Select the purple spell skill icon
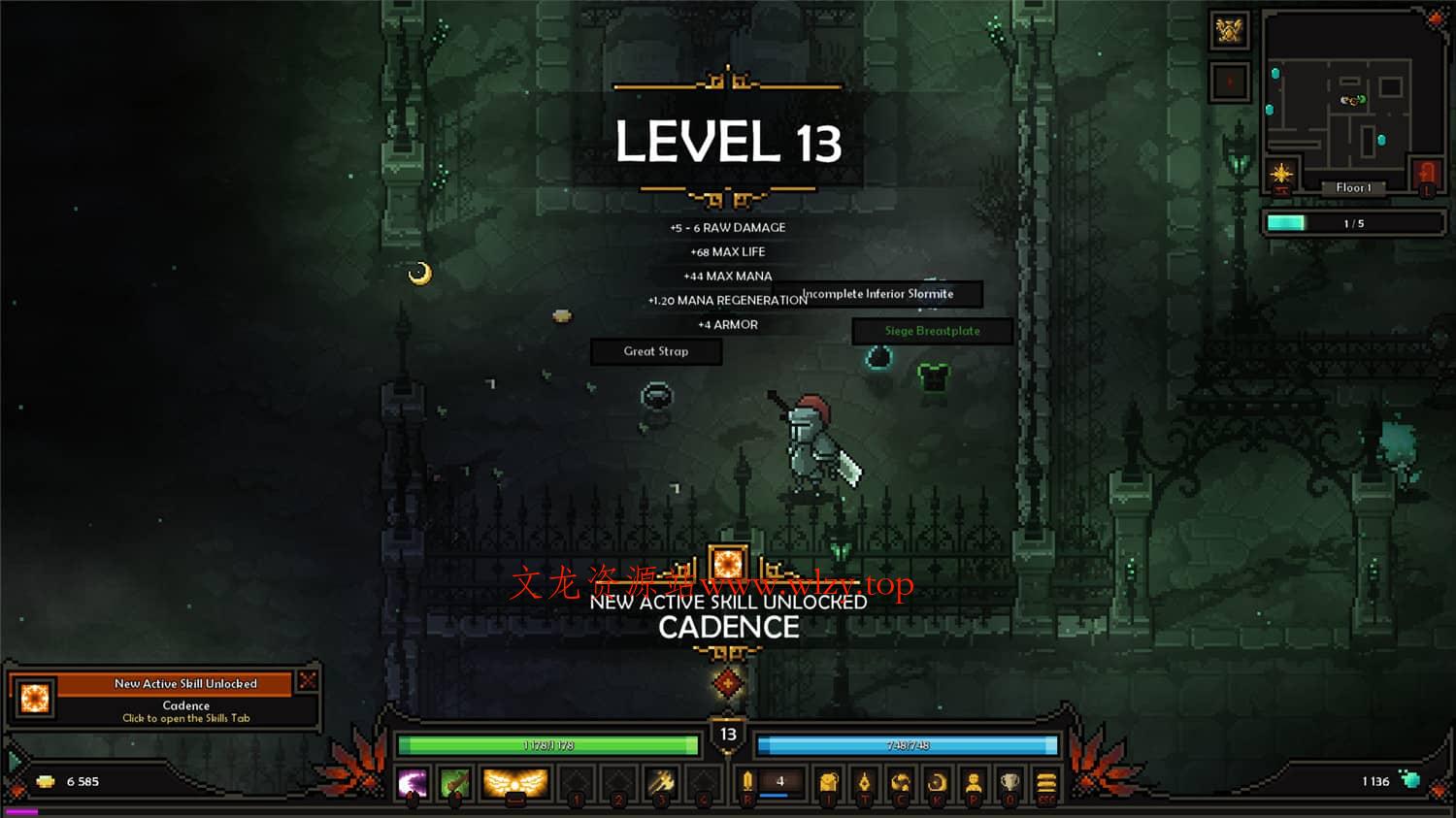The image size is (1456, 818). coord(414,782)
